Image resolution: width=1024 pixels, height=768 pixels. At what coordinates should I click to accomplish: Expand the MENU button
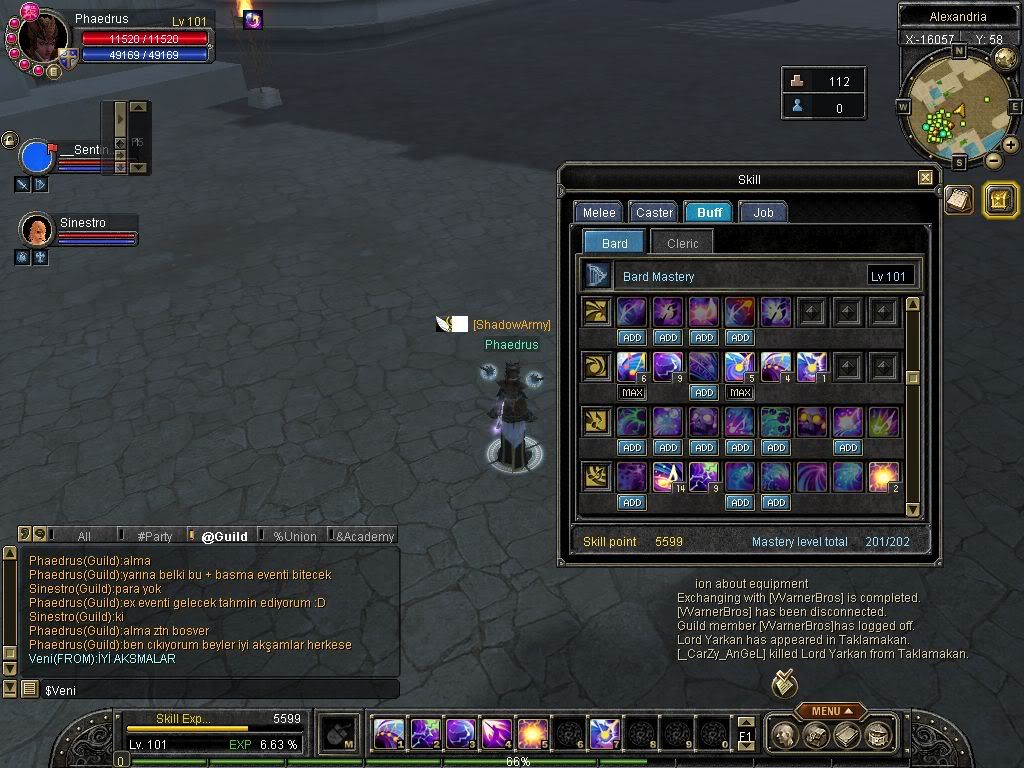(x=831, y=711)
